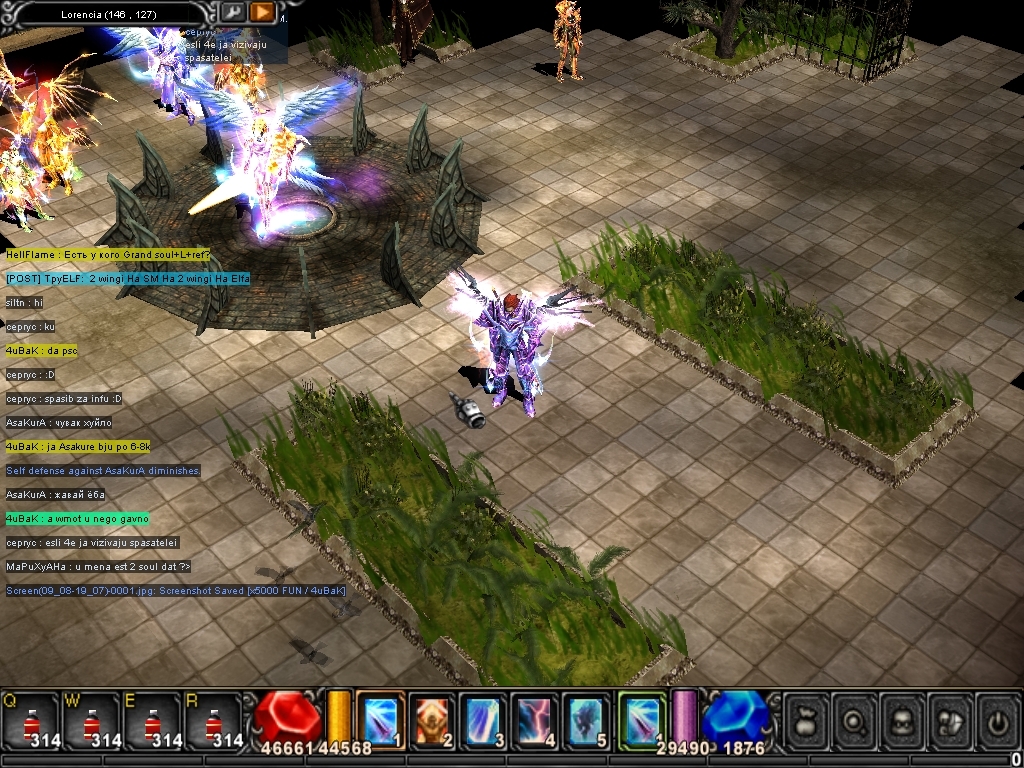The height and width of the screenshot is (768, 1024).
Task: Click the button left of the power icon
Action: pyautogui.click(x=950, y=719)
